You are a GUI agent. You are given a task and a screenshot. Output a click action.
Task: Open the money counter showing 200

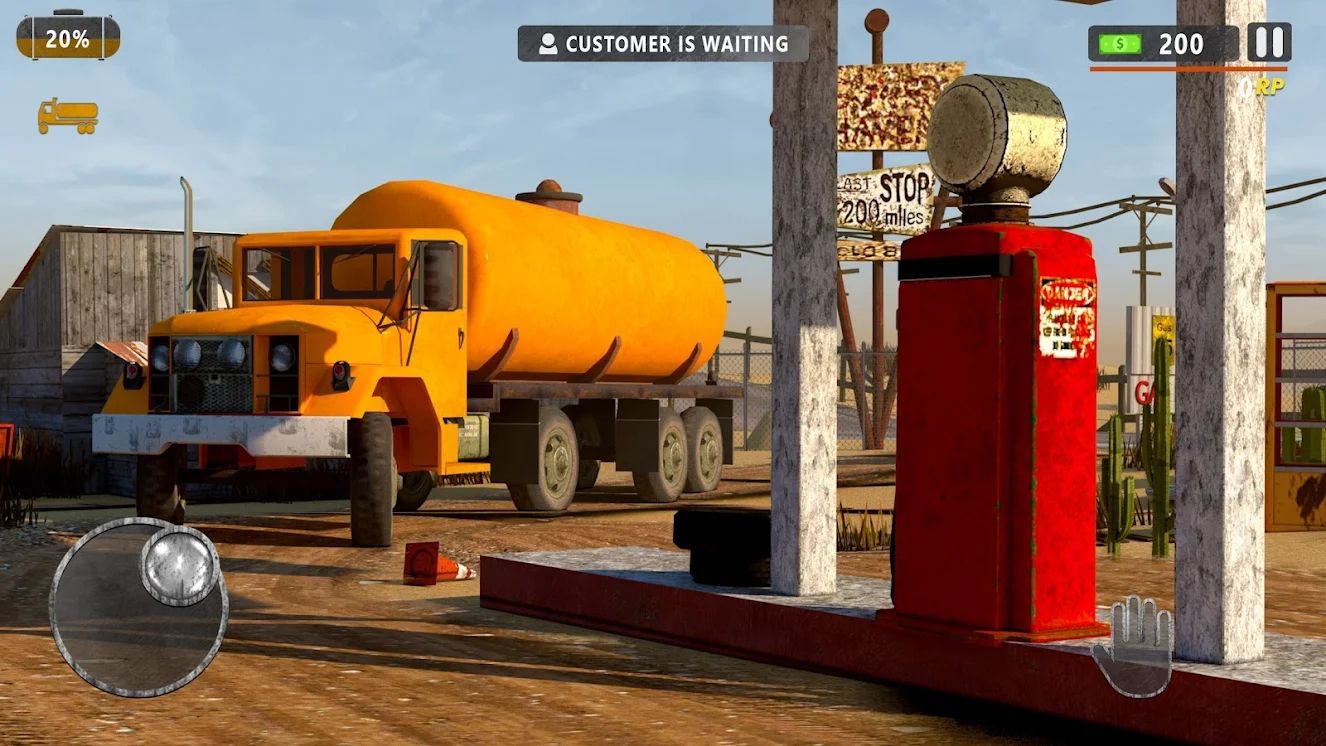pyautogui.click(x=1180, y=44)
